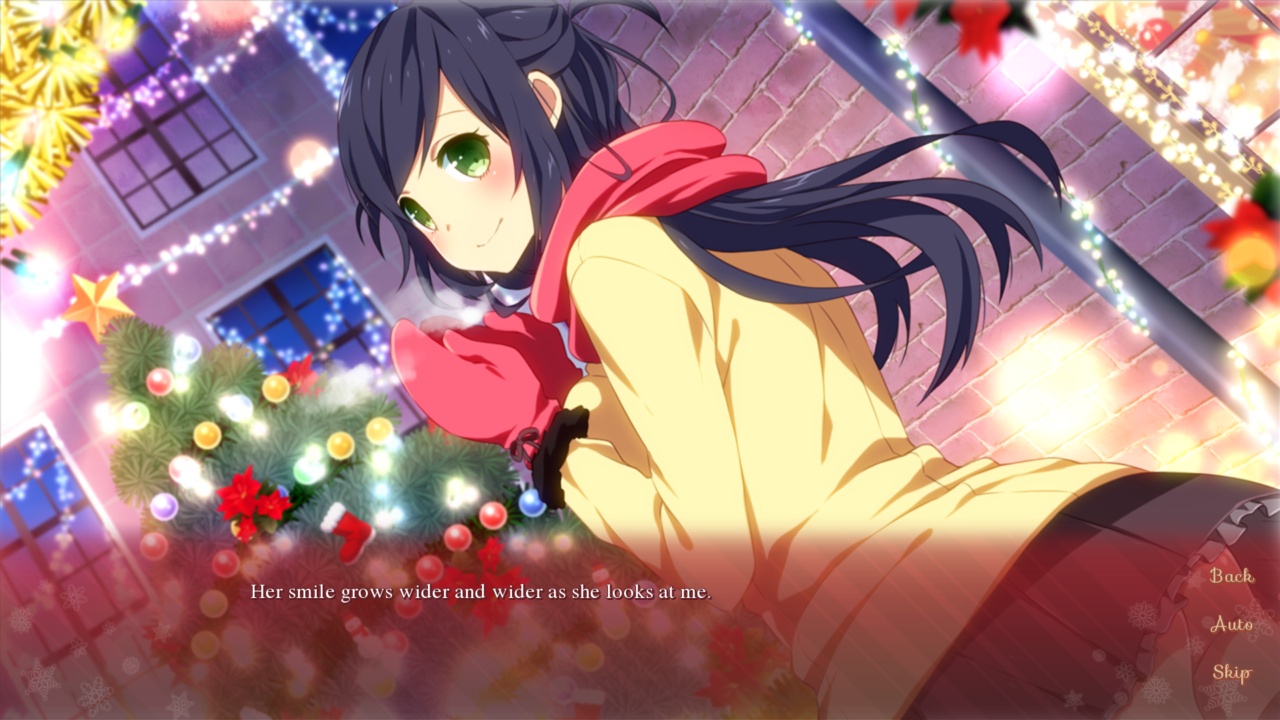Click the Back button to rewind dialogue
This screenshot has height=720, width=1280.
click(x=1232, y=577)
